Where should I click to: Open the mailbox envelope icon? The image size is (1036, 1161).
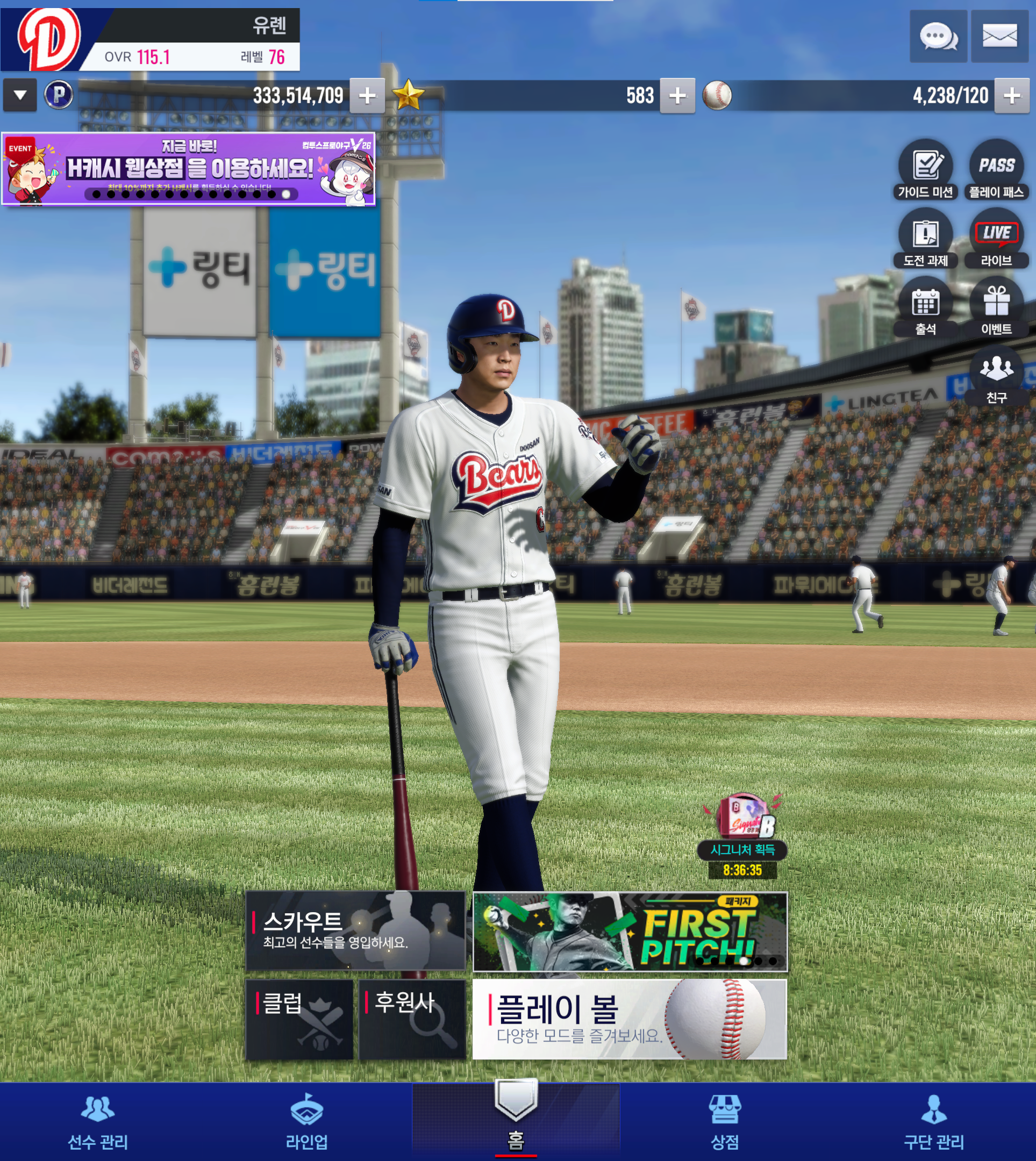tap(999, 37)
